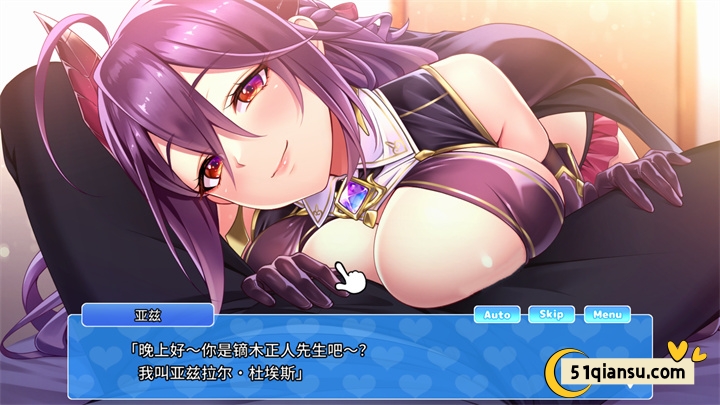Open the Menu

pos(607,314)
